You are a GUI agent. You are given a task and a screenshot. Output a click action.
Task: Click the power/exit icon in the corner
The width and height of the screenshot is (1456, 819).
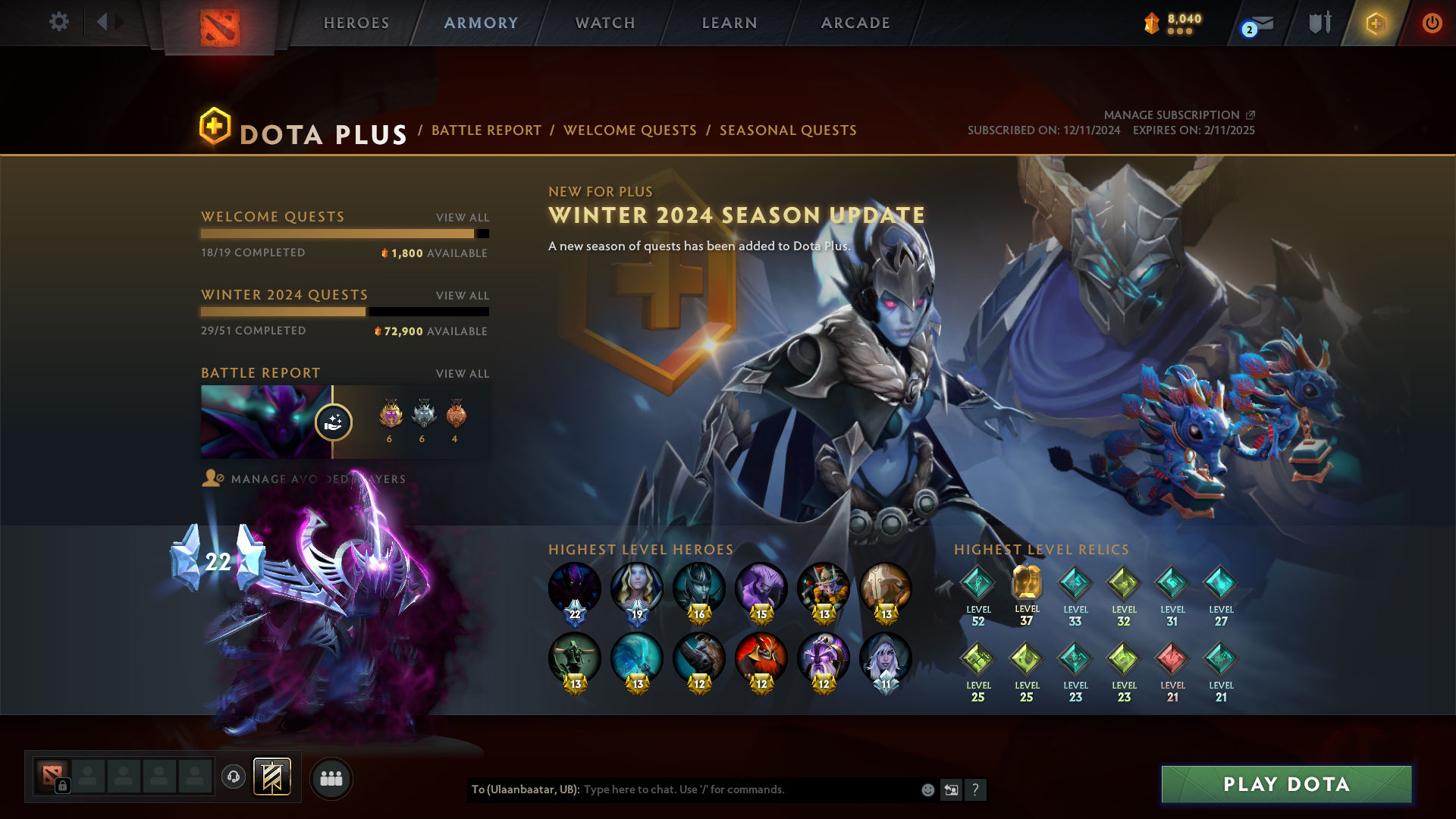tap(1432, 23)
